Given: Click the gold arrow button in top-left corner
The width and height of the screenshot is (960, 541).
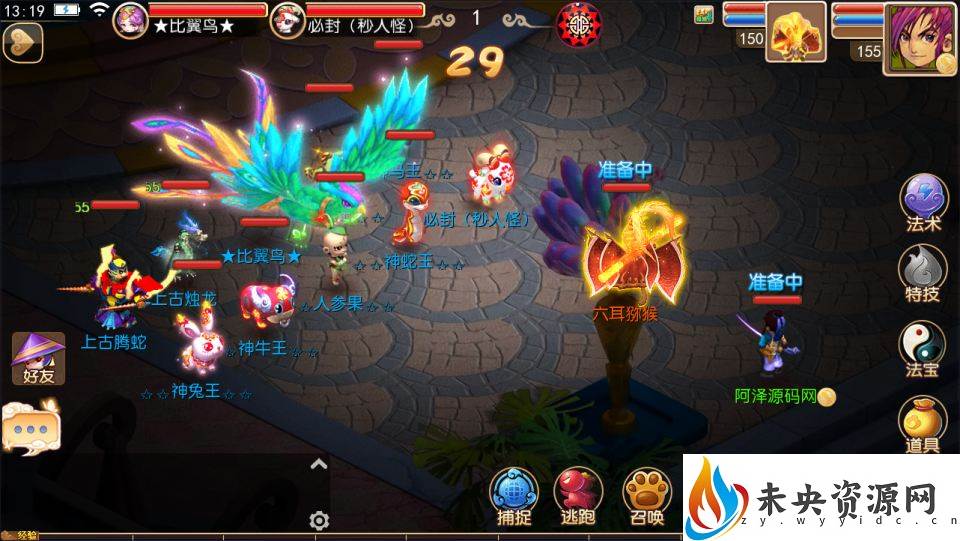Looking at the screenshot, I should (x=20, y=42).
